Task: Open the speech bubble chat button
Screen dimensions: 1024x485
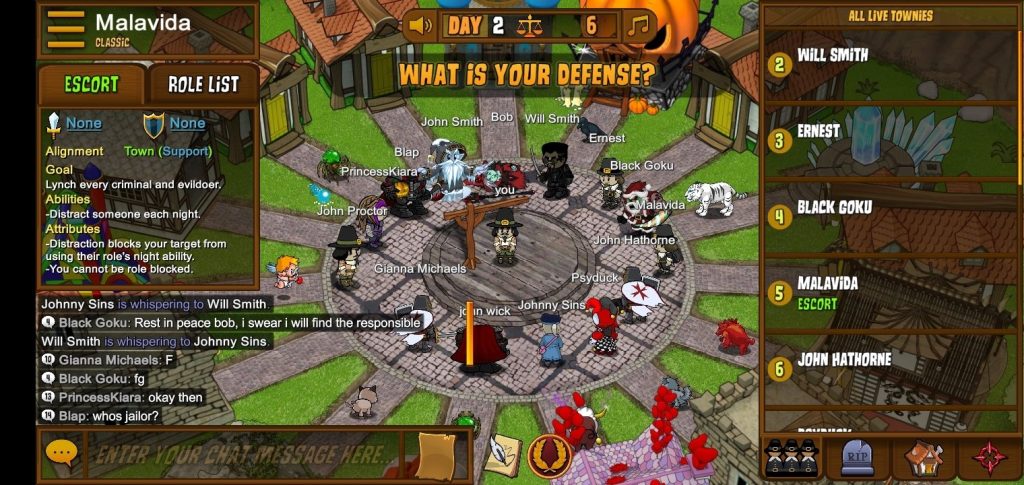Action: point(61,454)
